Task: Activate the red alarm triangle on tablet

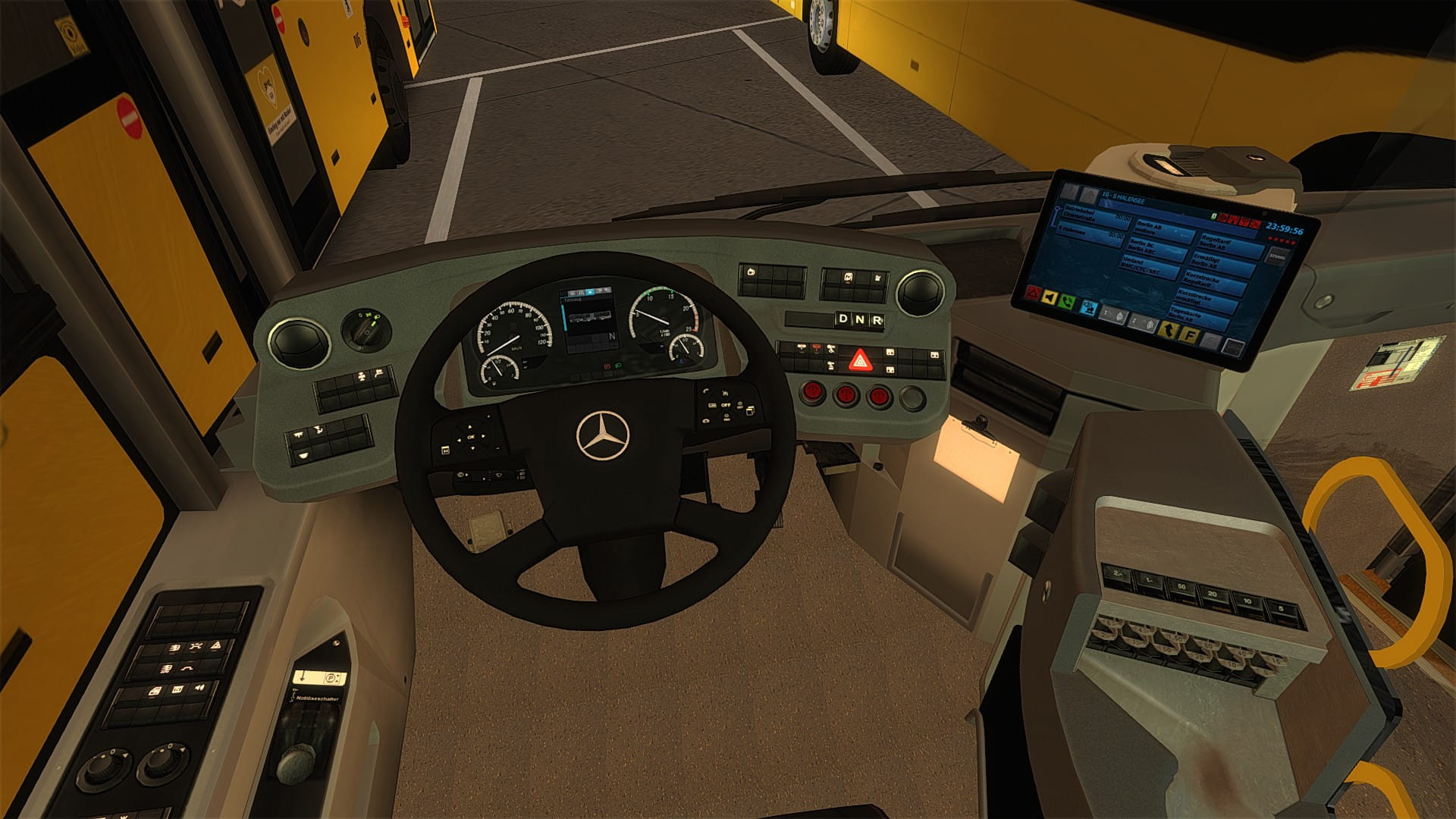Action: coord(1031,293)
